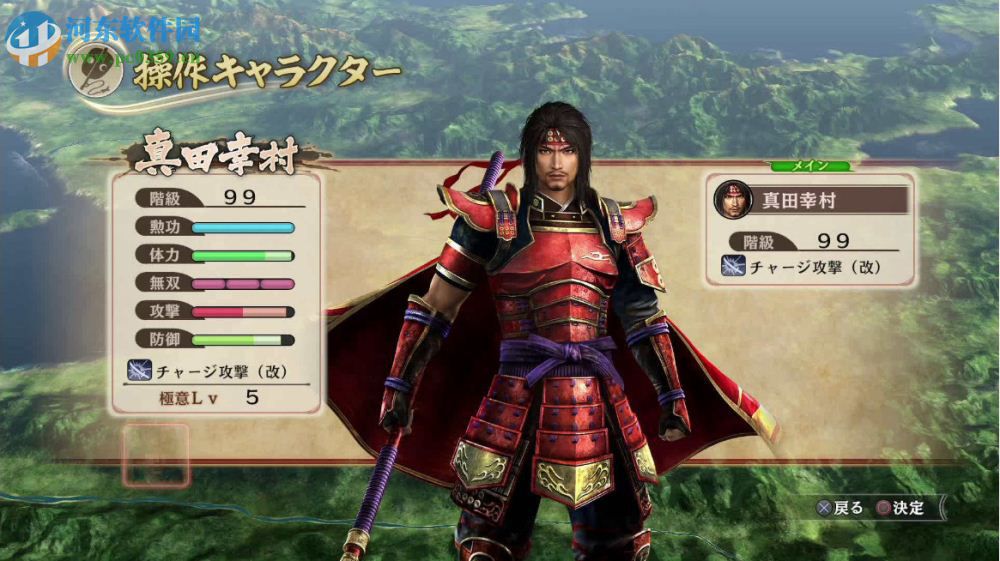
Task: Select the チャージ攻撃（改） icon above 極意Lv
Action: point(139,370)
